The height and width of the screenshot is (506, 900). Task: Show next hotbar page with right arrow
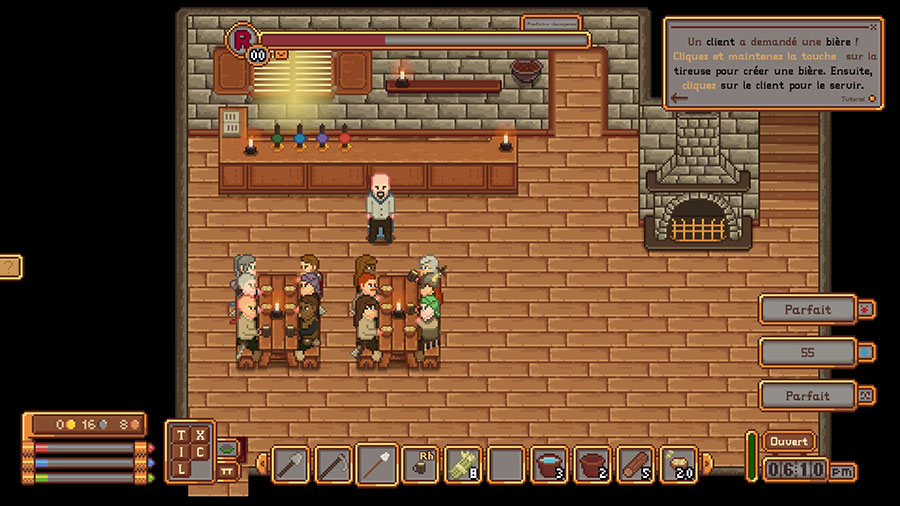point(708,464)
